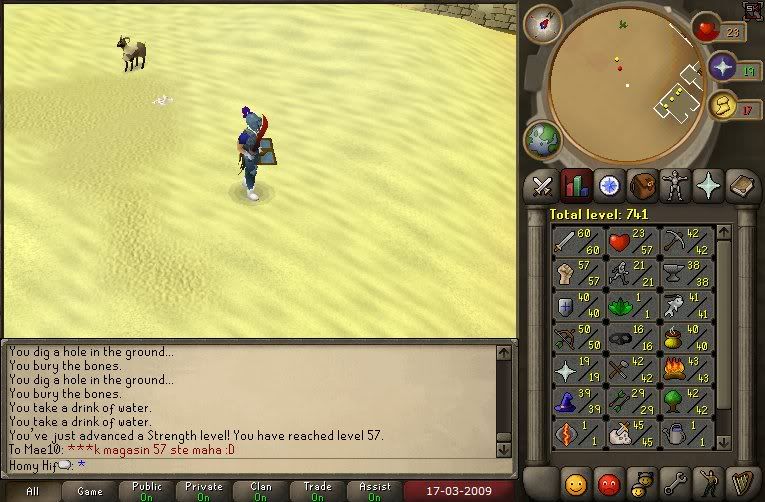Screen dimensions: 765x502
Task: Toggle the Public chat filter
Action: point(146,492)
